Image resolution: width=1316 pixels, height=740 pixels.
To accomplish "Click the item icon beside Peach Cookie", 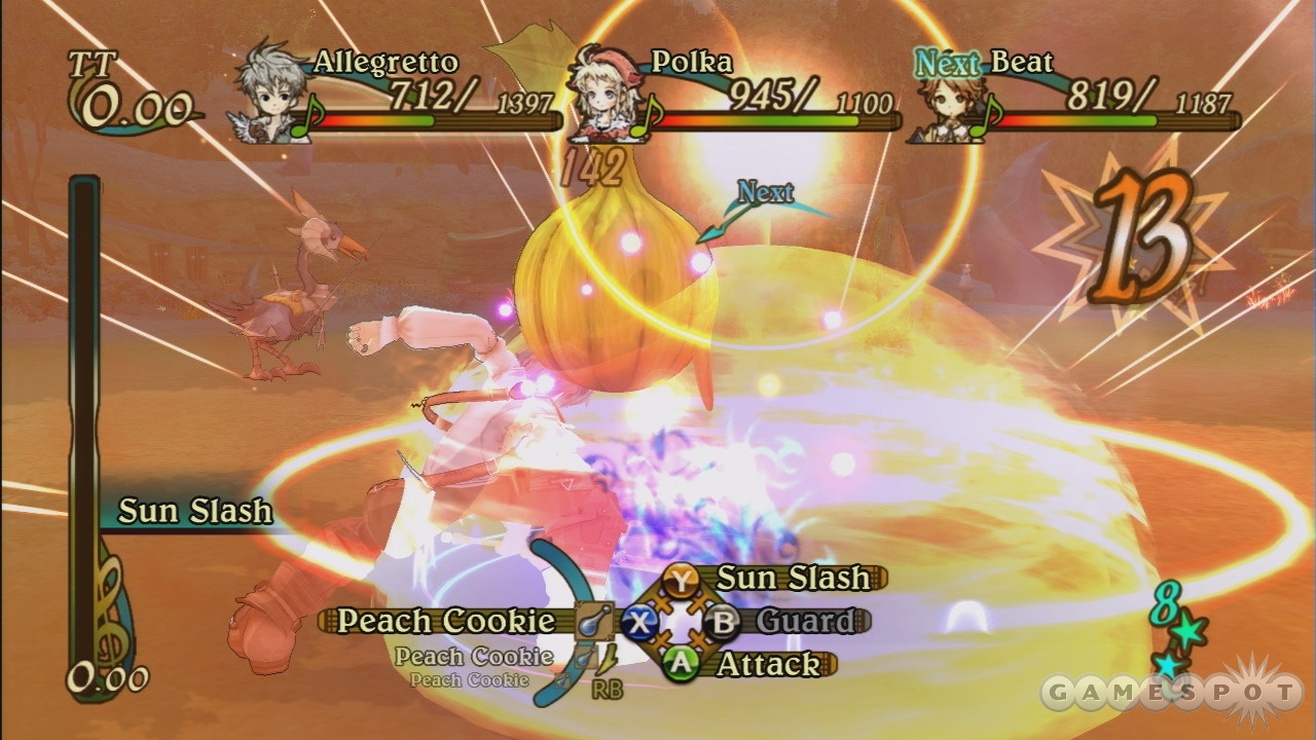I will (592, 622).
